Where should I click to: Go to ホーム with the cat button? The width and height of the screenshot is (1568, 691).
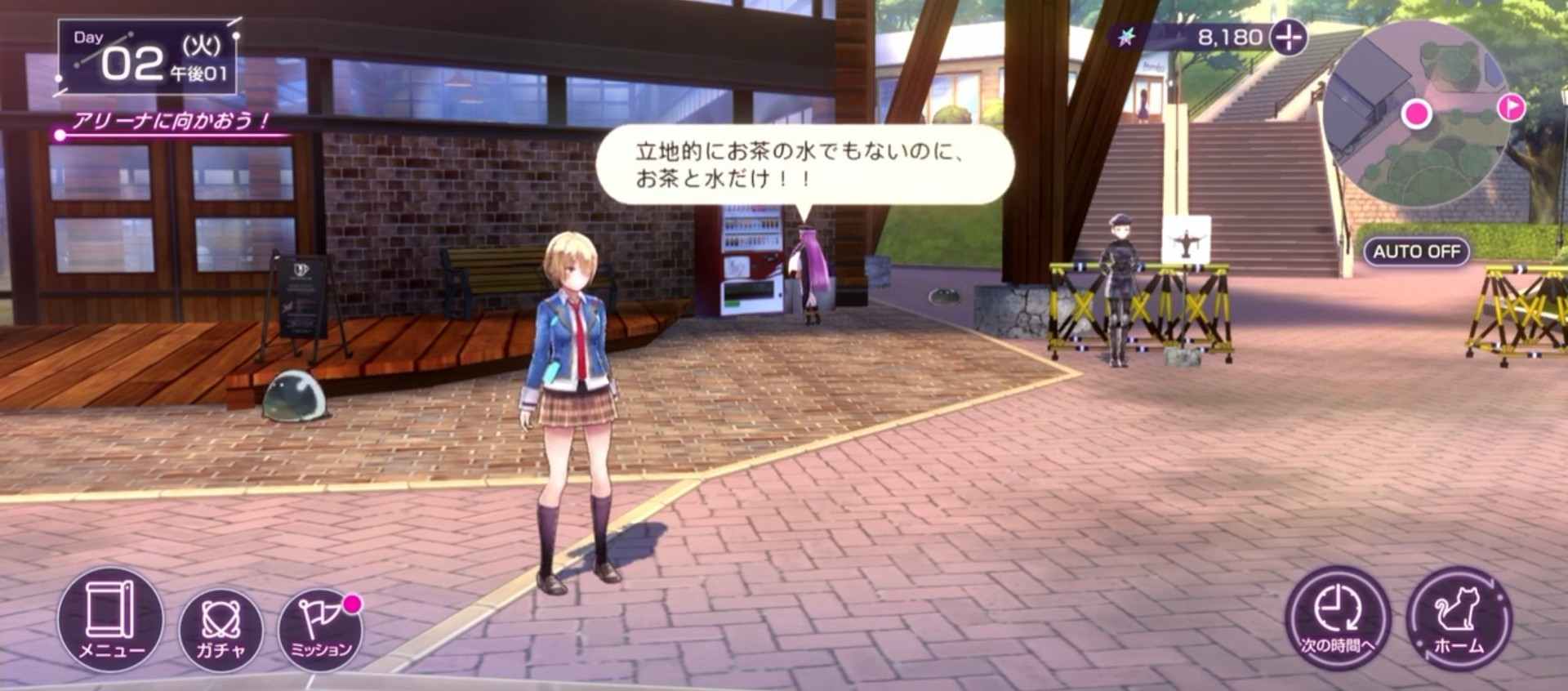coord(1459,618)
